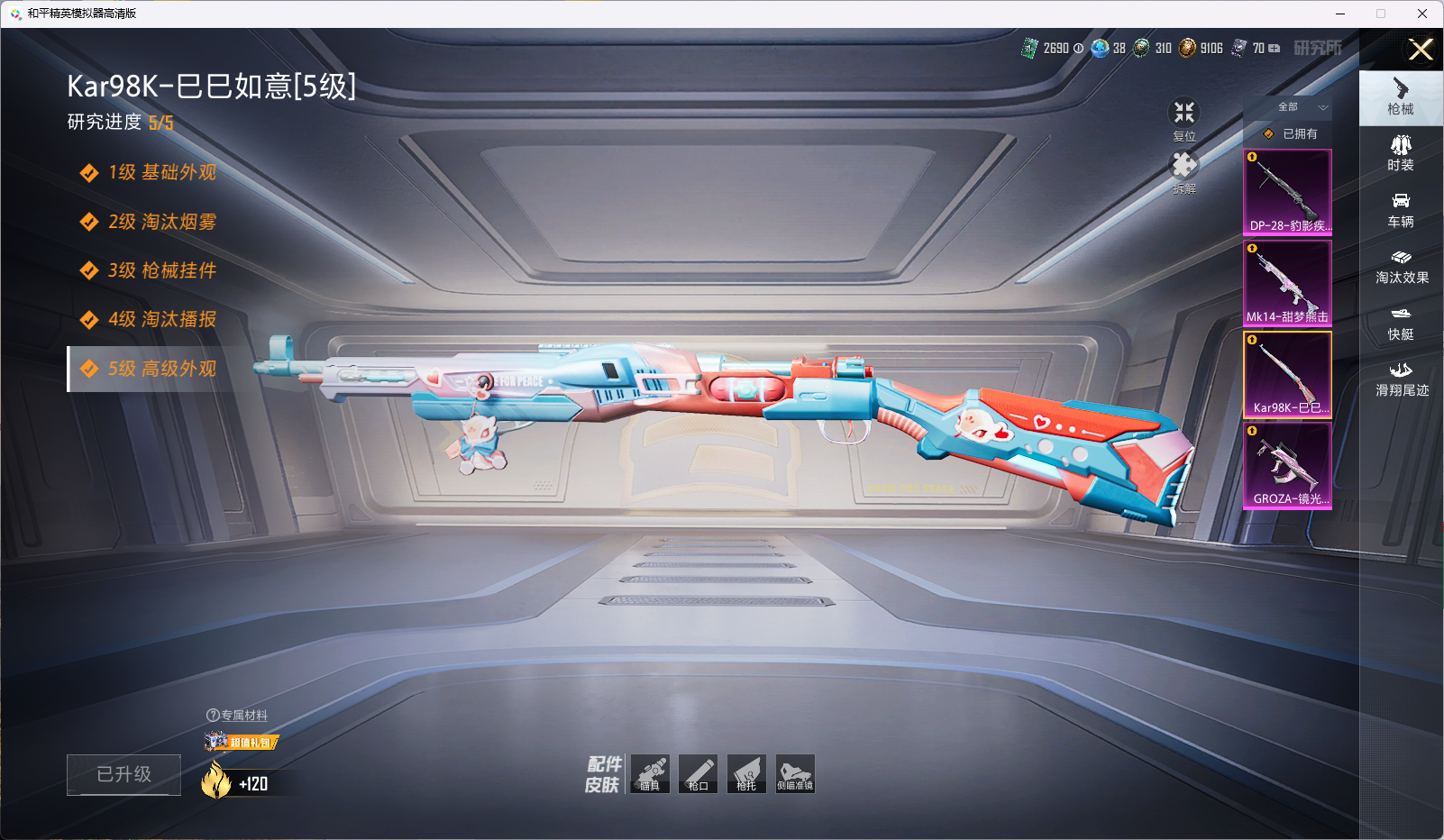The image size is (1444, 840).
Task: Close the weapon lab screen
Action: tap(1421, 50)
